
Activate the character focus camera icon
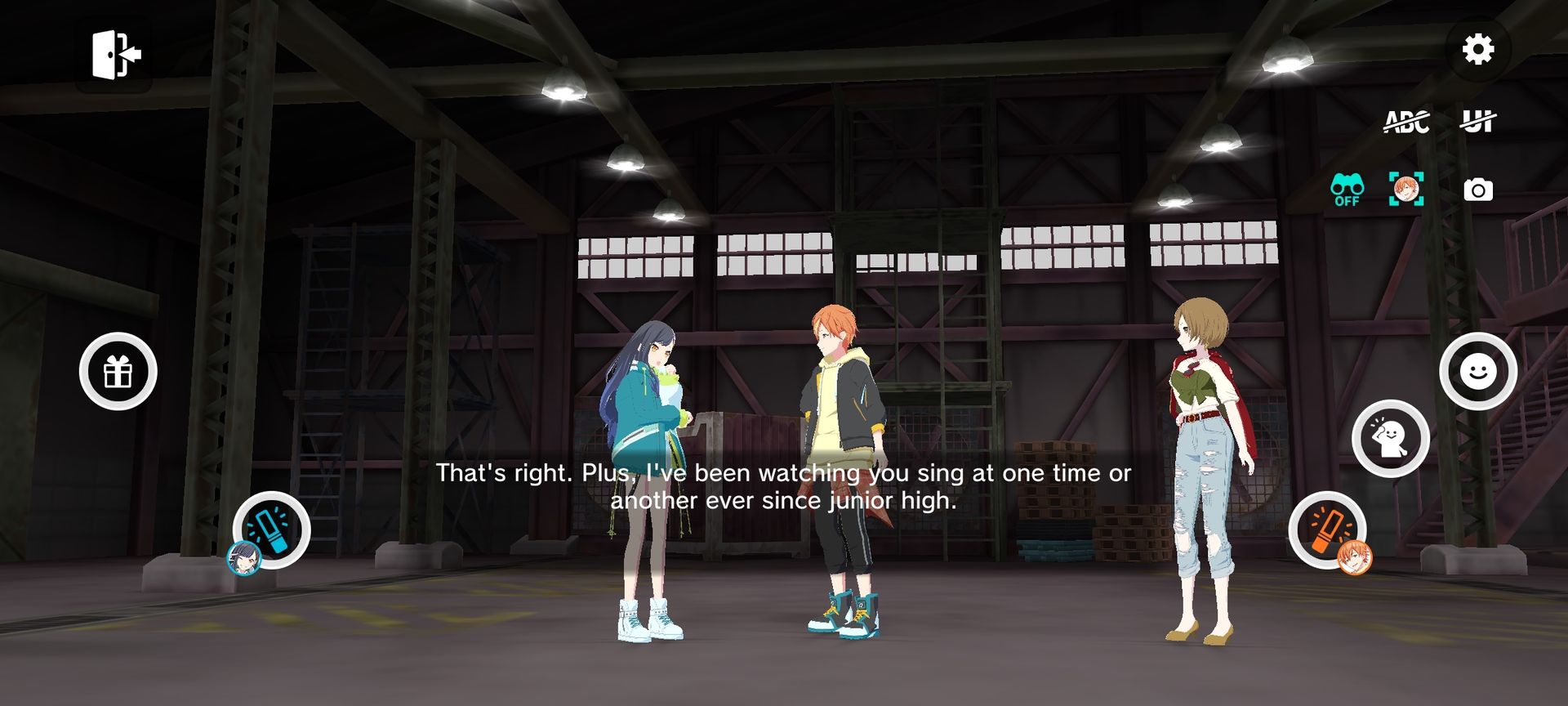click(1406, 190)
